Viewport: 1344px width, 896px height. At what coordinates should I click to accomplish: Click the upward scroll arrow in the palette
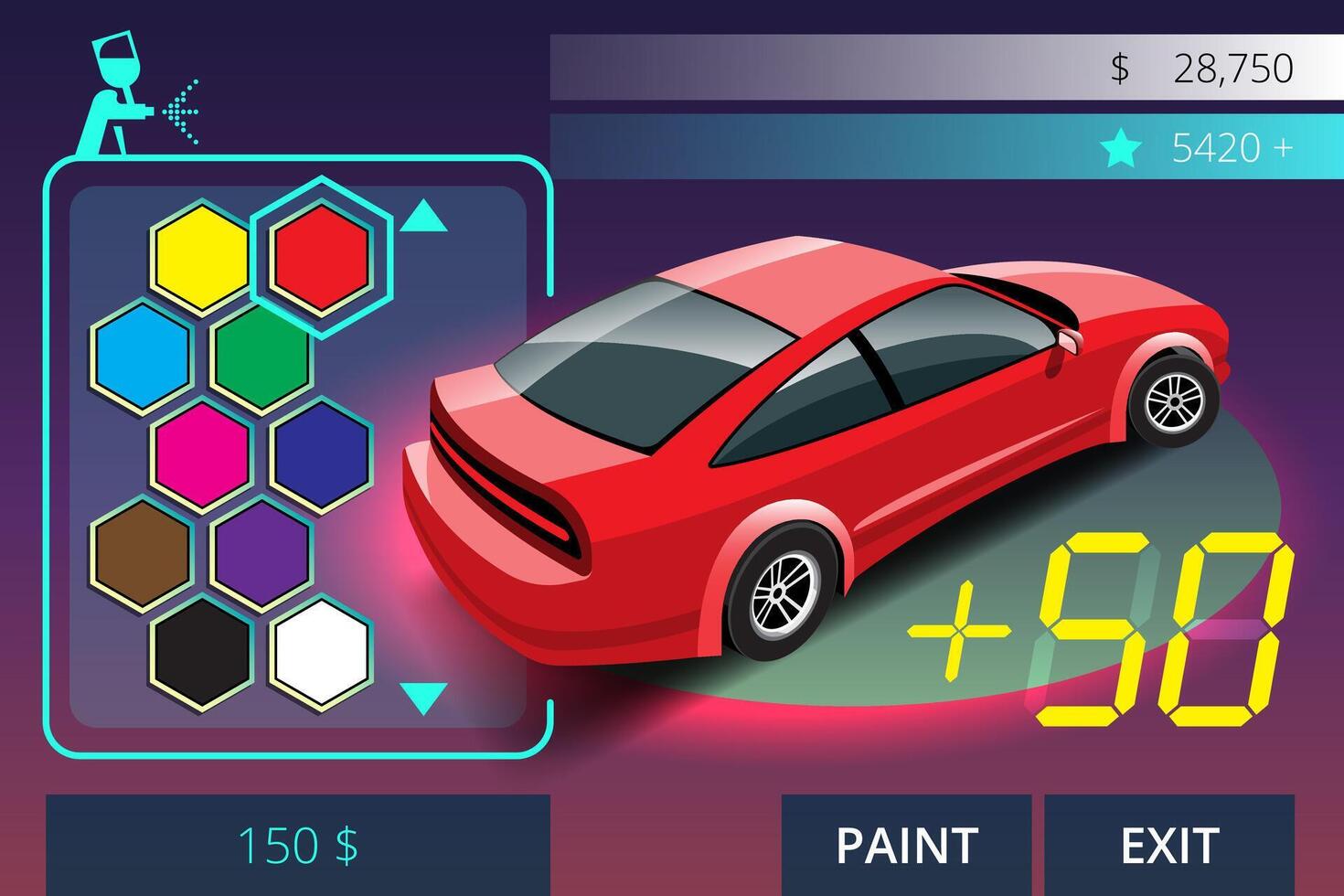423,217
